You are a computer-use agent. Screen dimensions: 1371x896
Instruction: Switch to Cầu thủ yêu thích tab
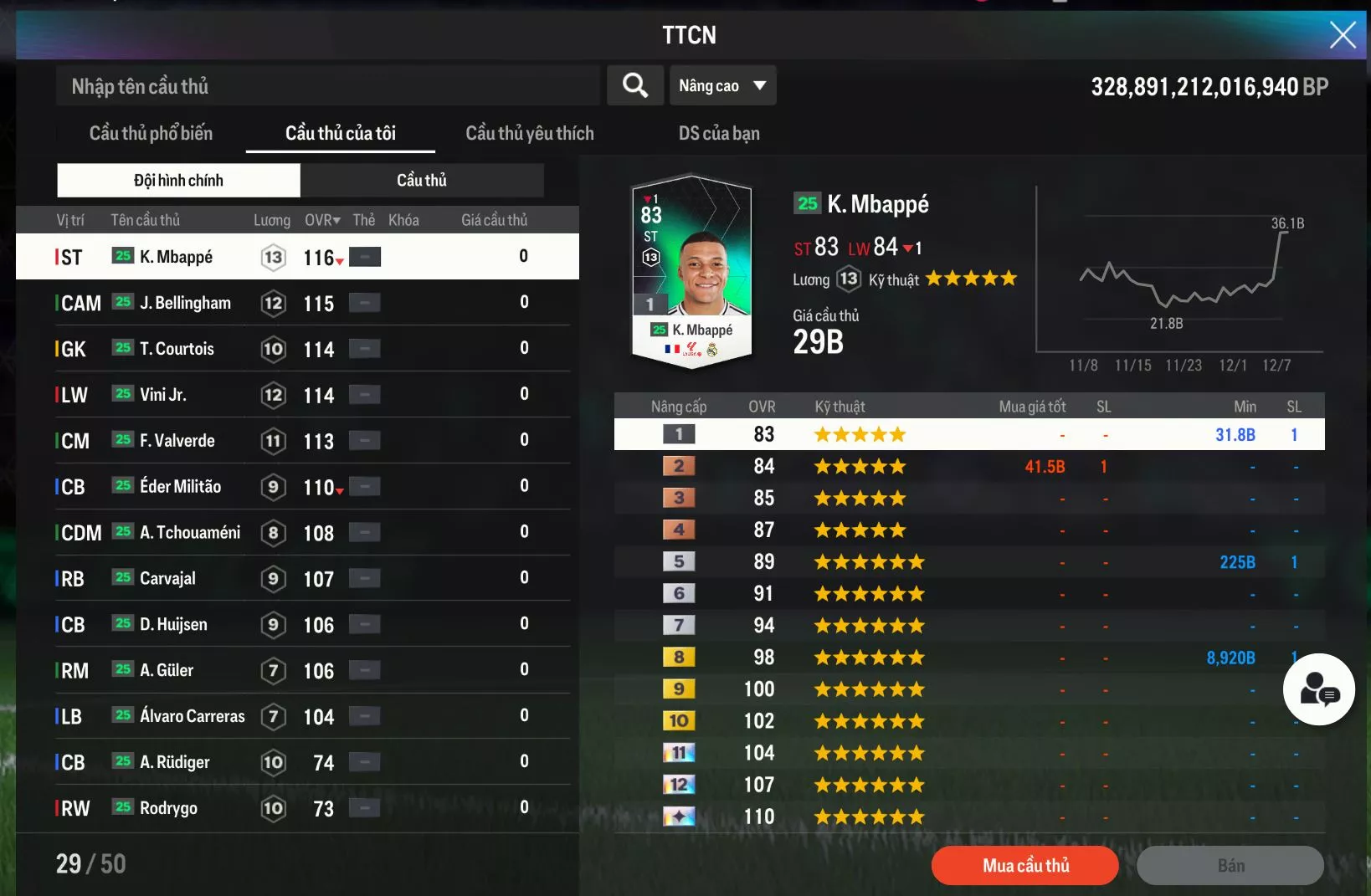[529, 134]
